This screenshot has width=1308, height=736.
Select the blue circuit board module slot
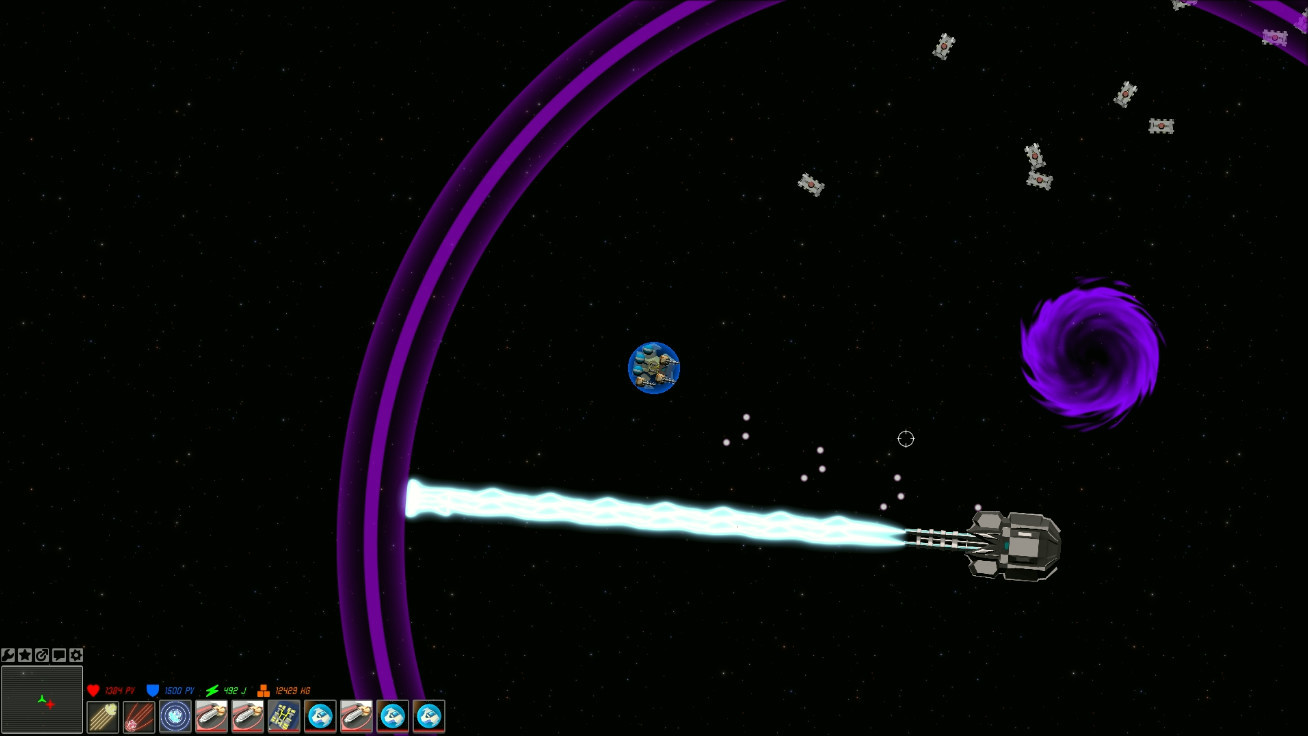pyautogui.click(x=284, y=716)
